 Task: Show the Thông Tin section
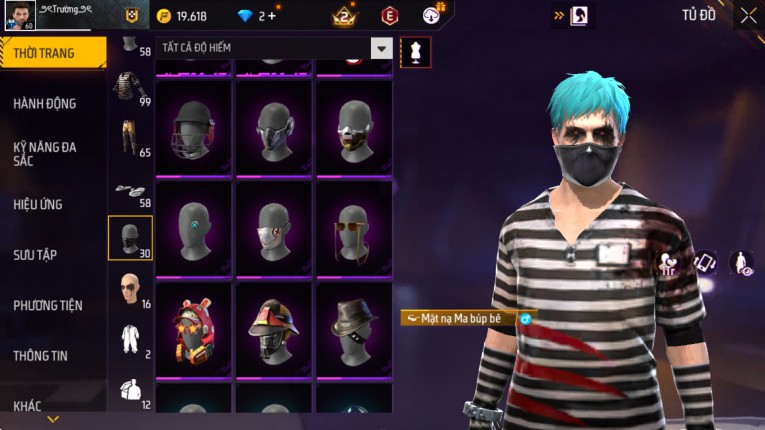tap(41, 355)
